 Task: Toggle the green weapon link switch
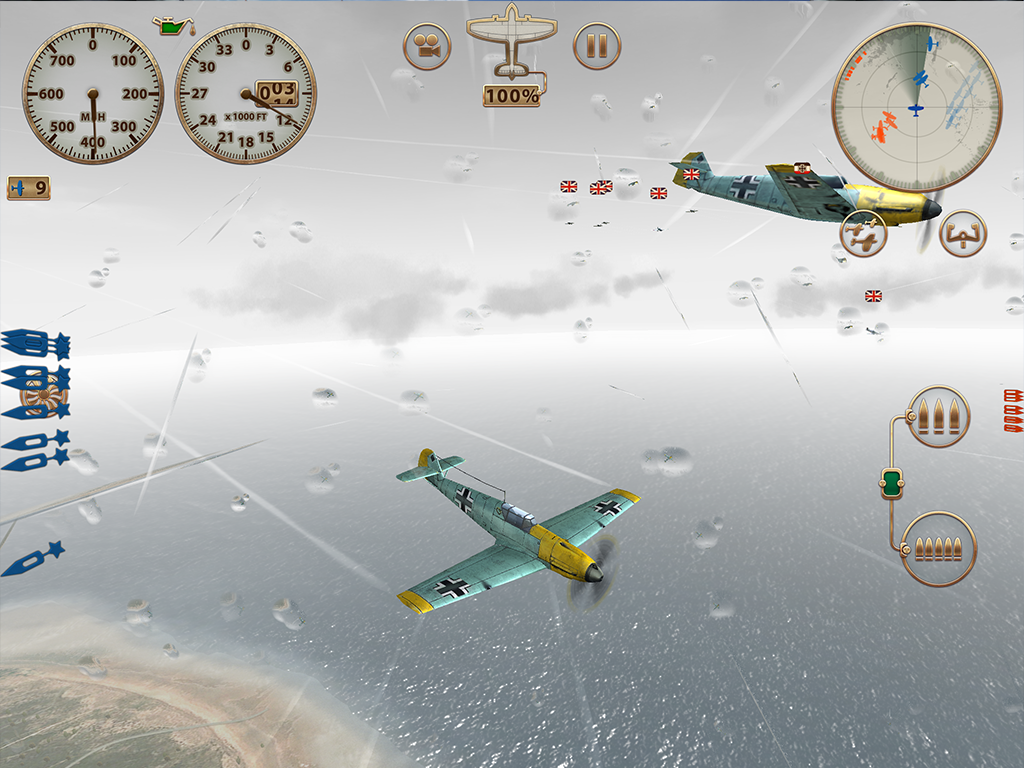(x=892, y=484)
